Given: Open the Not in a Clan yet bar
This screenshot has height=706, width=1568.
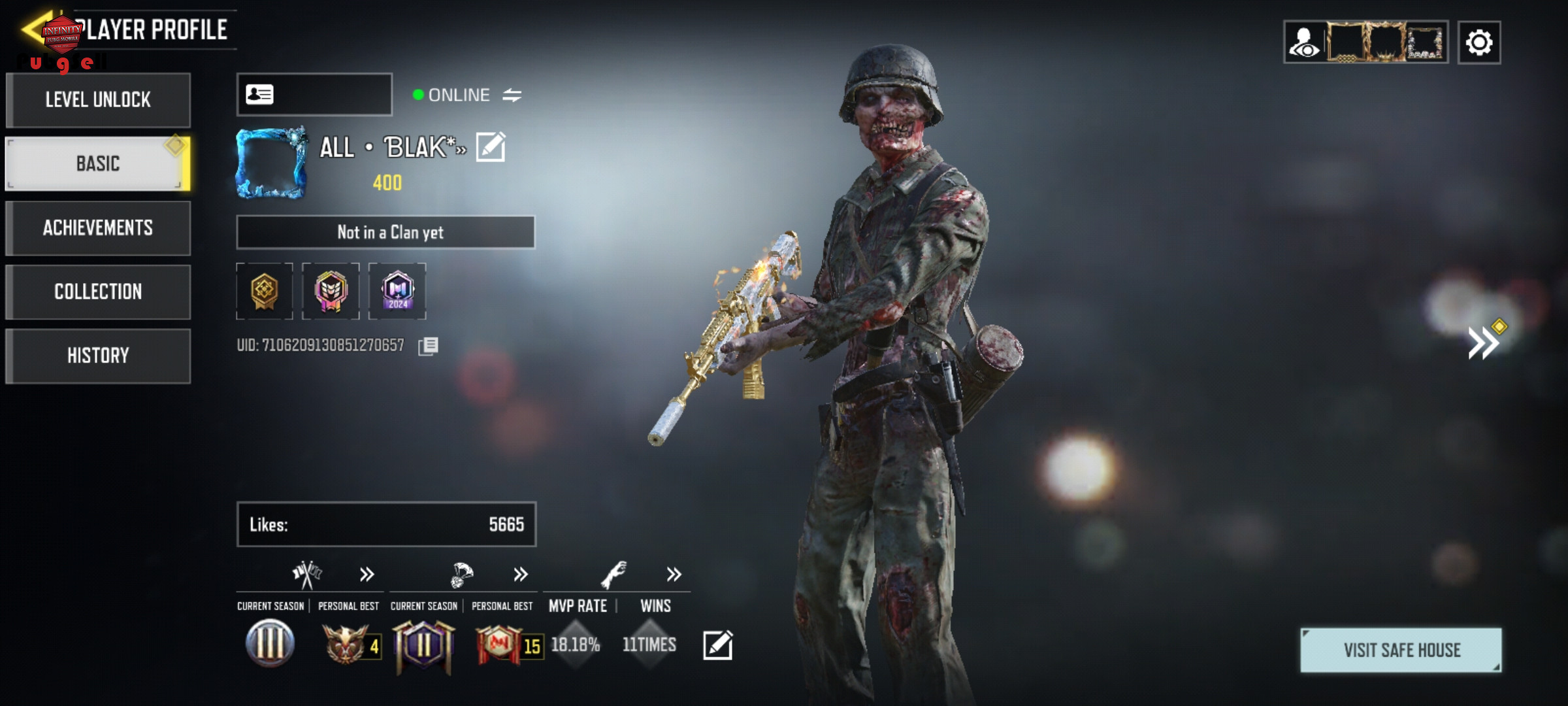Looking at the screenshot, I should point(385,232).
